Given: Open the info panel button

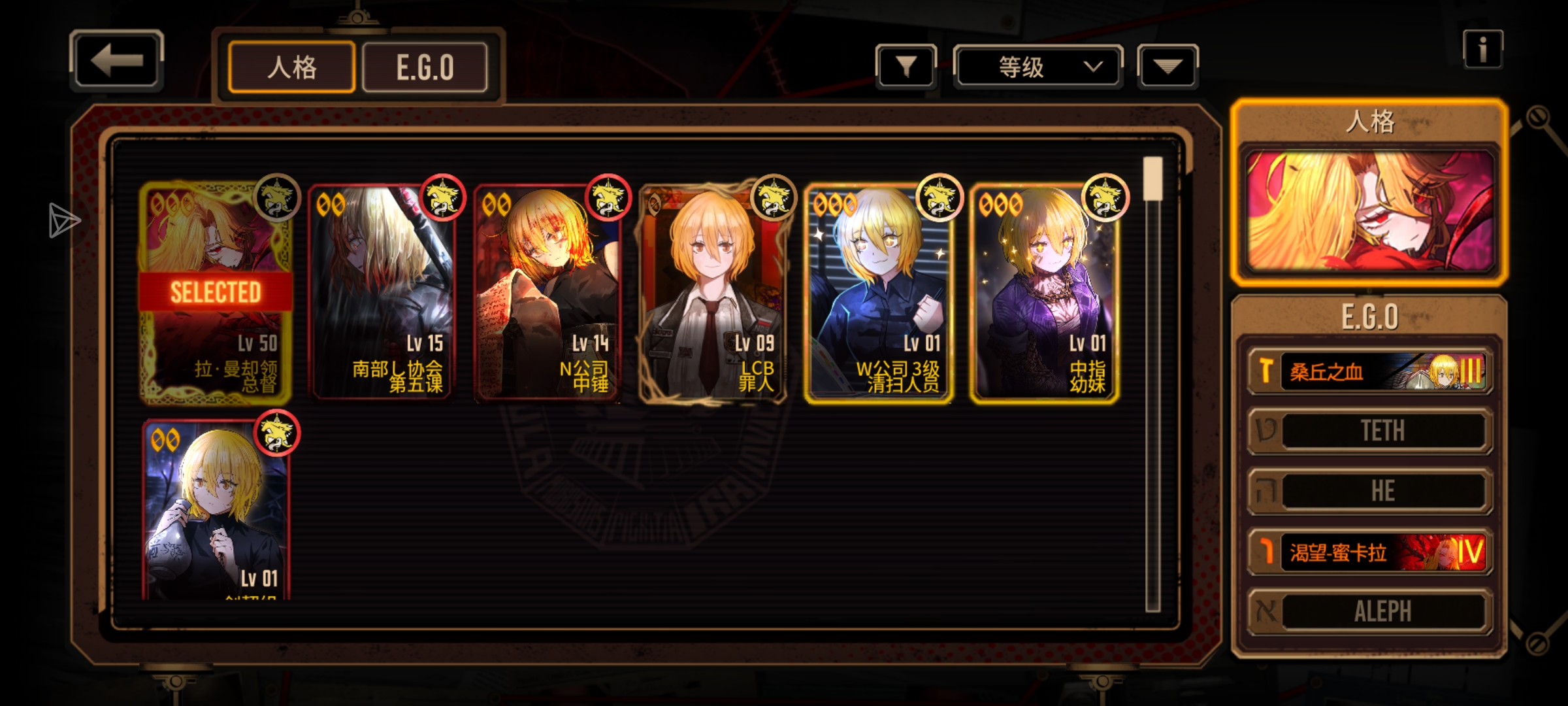Looking at the screenshot, I should [1482, 49].
